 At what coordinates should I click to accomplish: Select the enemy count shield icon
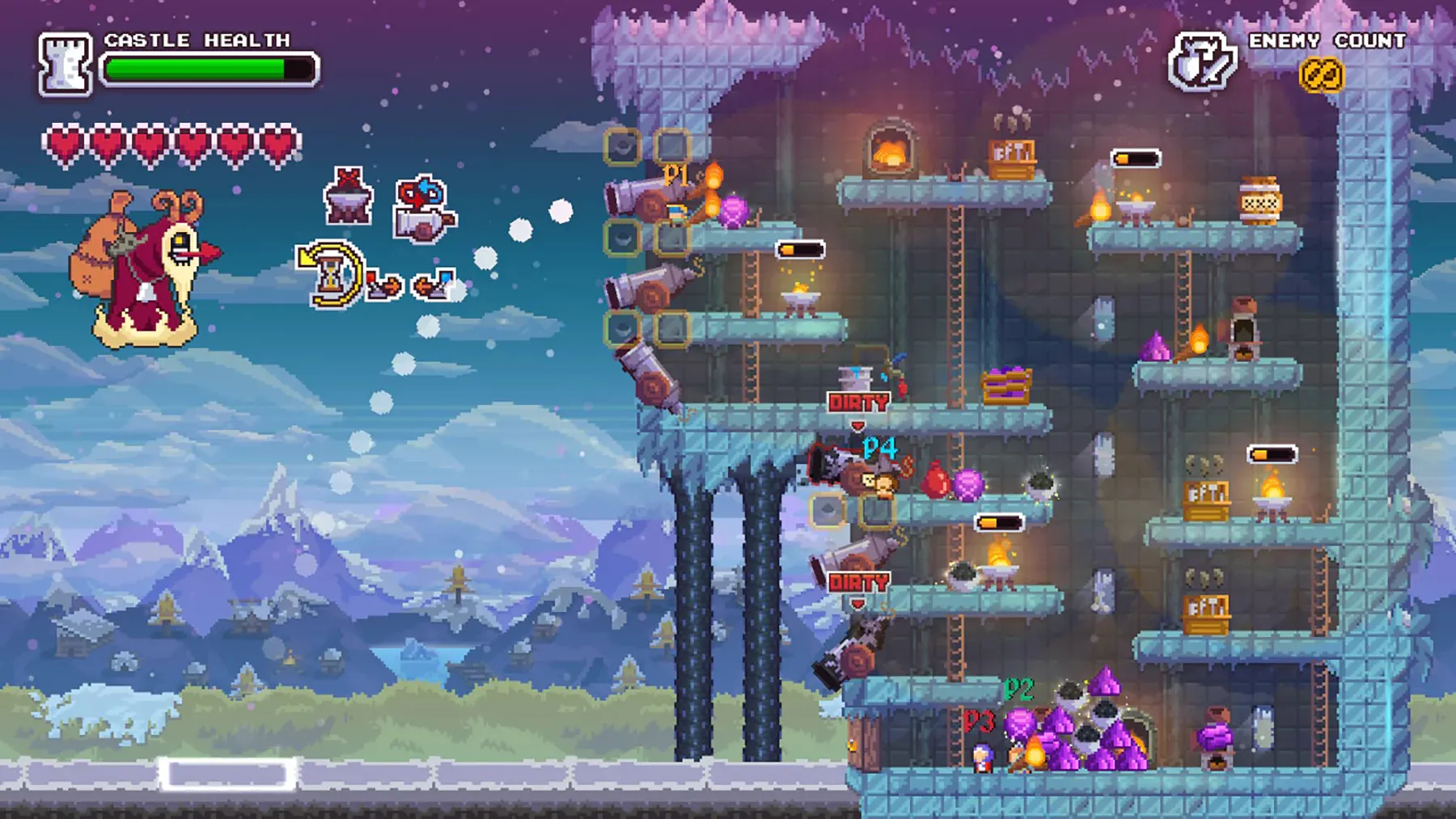[1201, 61]
